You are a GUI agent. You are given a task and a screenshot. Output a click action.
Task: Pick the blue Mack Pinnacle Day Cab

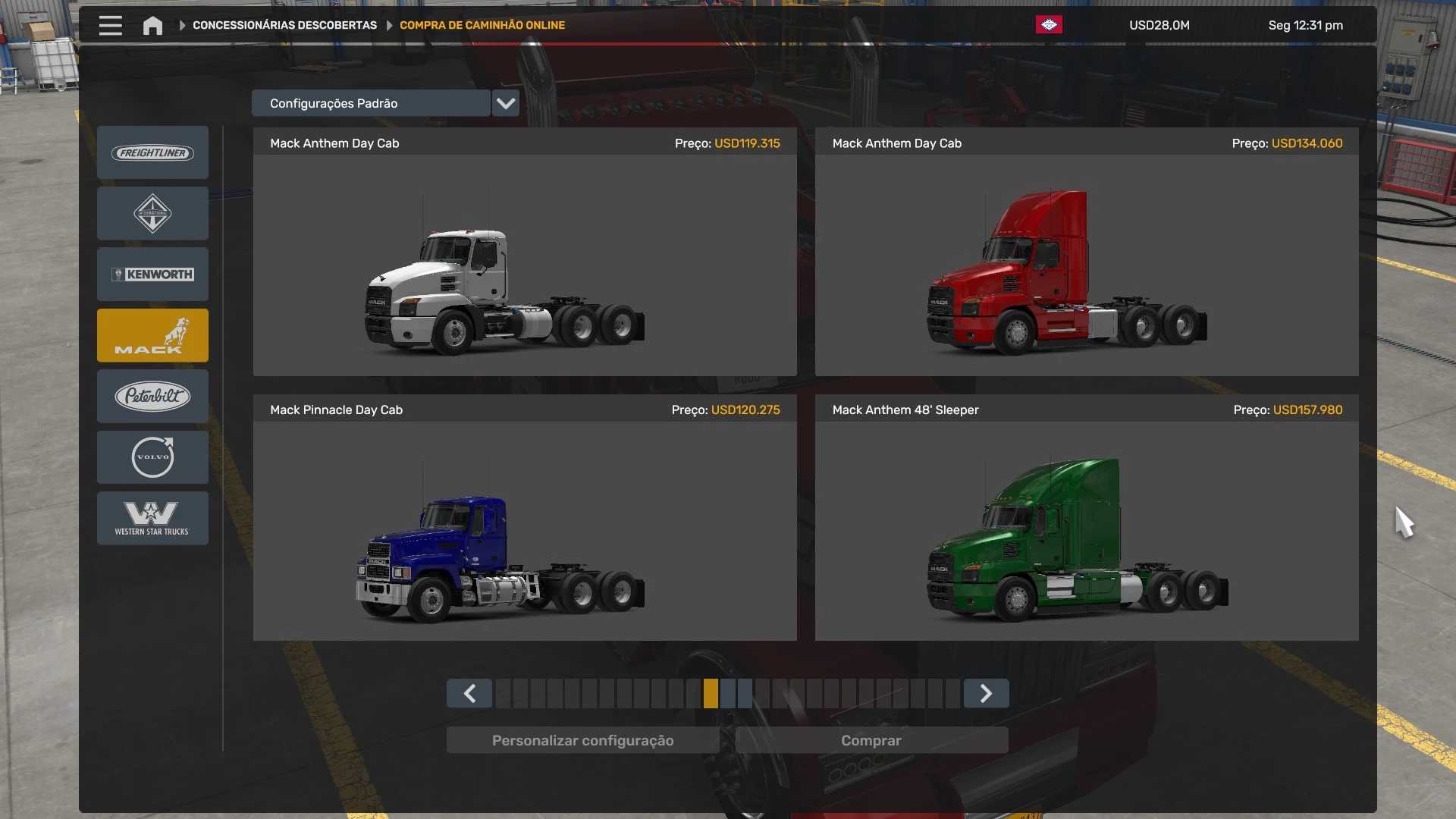tap(525, 531)
